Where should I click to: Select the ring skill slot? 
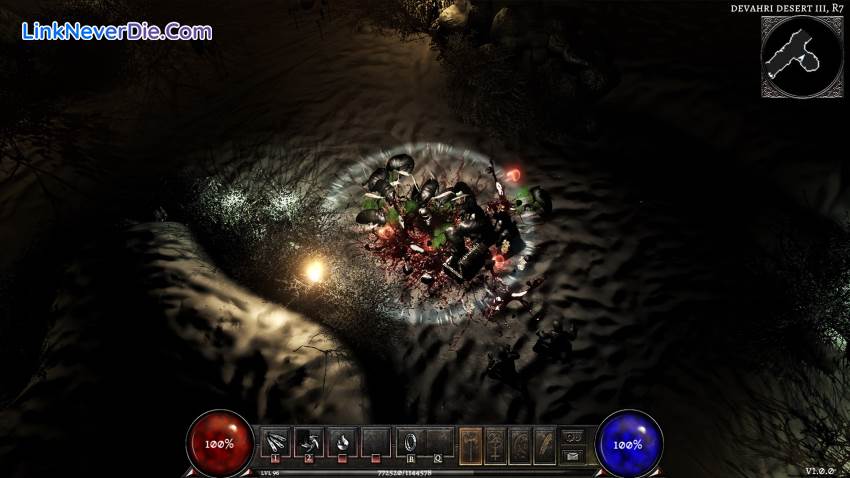point(409,441)
